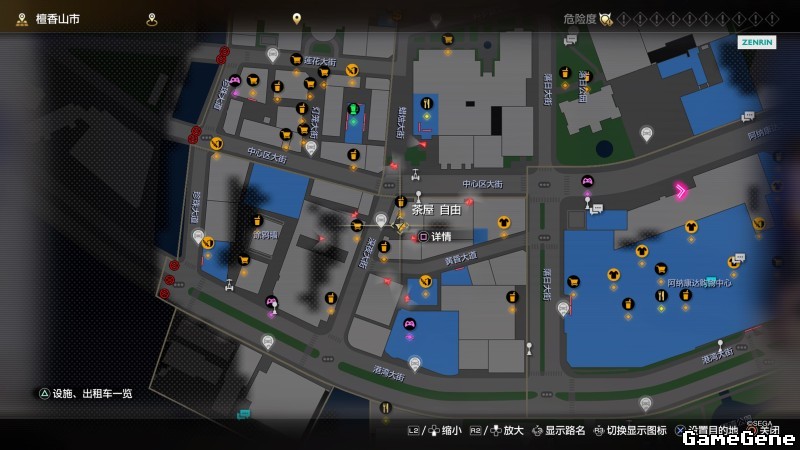
Task: Click the arcade controller marker beside 珍珠大街
Action: click(x=235, y=80)
